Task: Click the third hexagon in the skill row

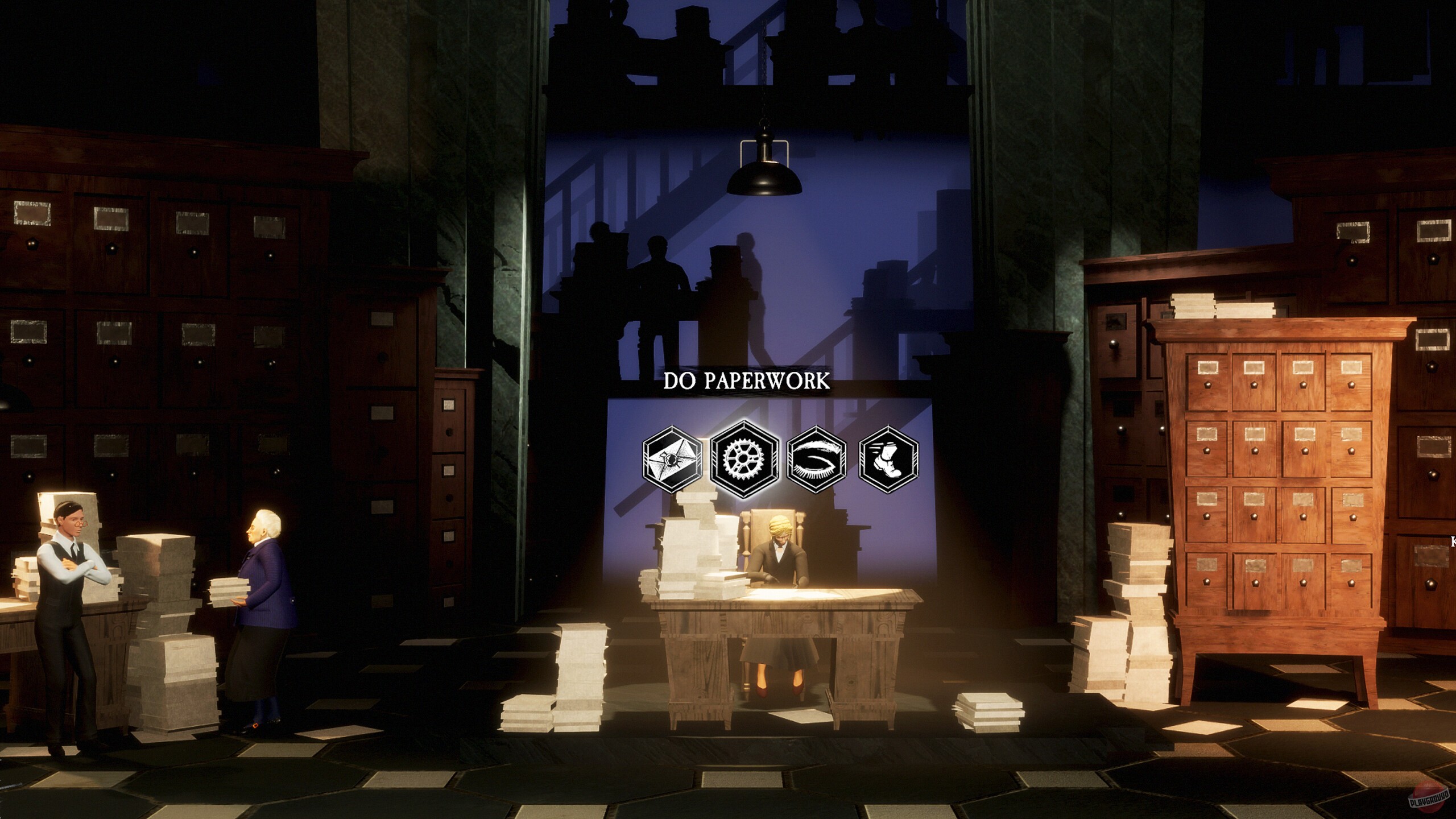Action: click(x=818, y=461)
